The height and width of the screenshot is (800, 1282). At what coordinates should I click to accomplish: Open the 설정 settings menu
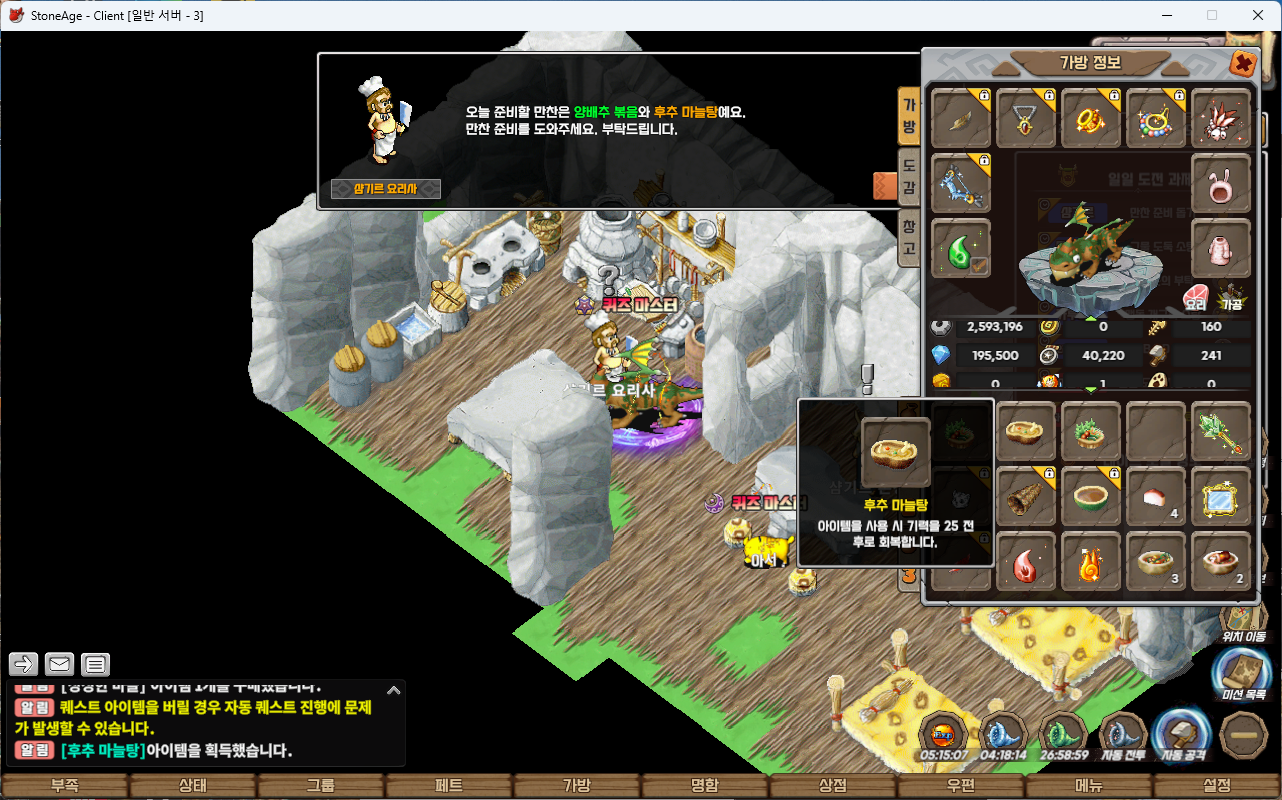pyautogui.click(x=1217, y=786)
